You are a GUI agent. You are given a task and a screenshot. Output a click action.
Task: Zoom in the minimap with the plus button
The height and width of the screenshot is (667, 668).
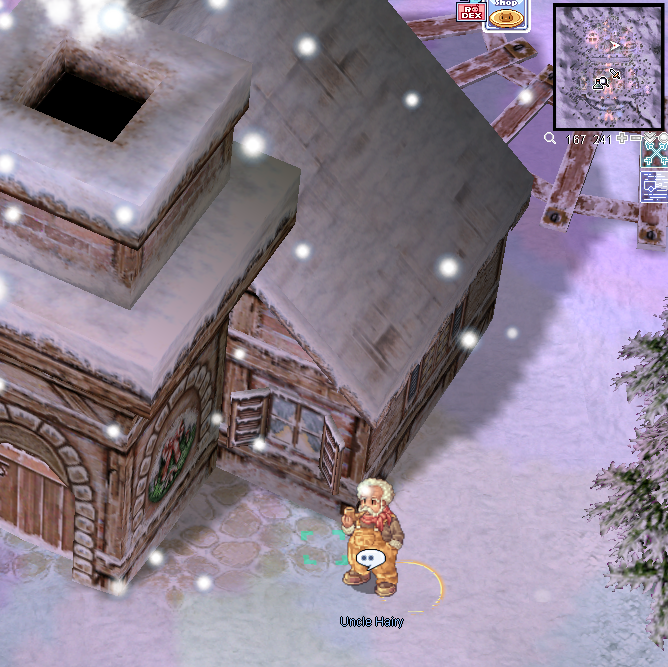(x=623, y=139)
